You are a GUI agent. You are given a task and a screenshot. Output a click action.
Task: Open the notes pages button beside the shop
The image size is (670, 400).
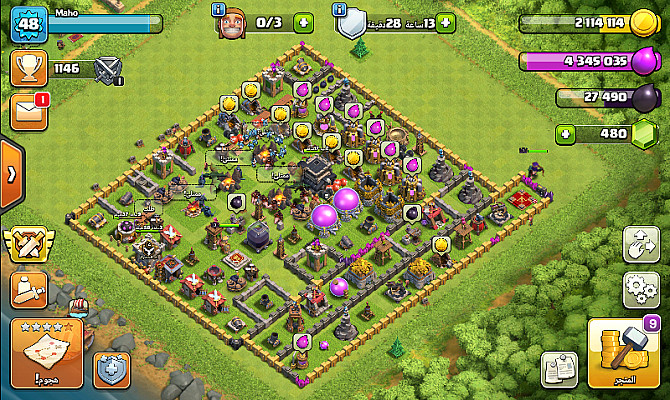[559, 370]
